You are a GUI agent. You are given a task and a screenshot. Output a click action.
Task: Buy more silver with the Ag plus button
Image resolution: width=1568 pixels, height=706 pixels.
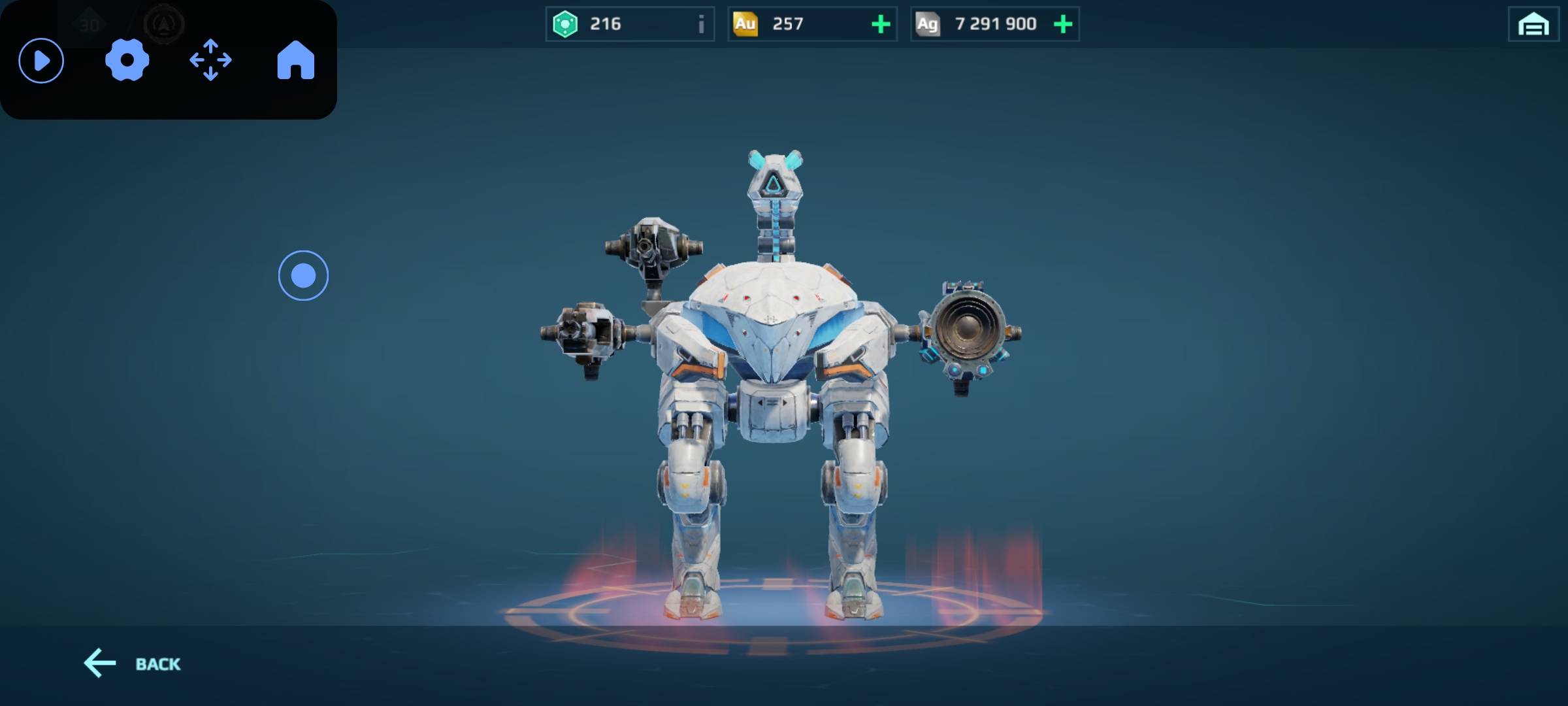point(1063,25)
